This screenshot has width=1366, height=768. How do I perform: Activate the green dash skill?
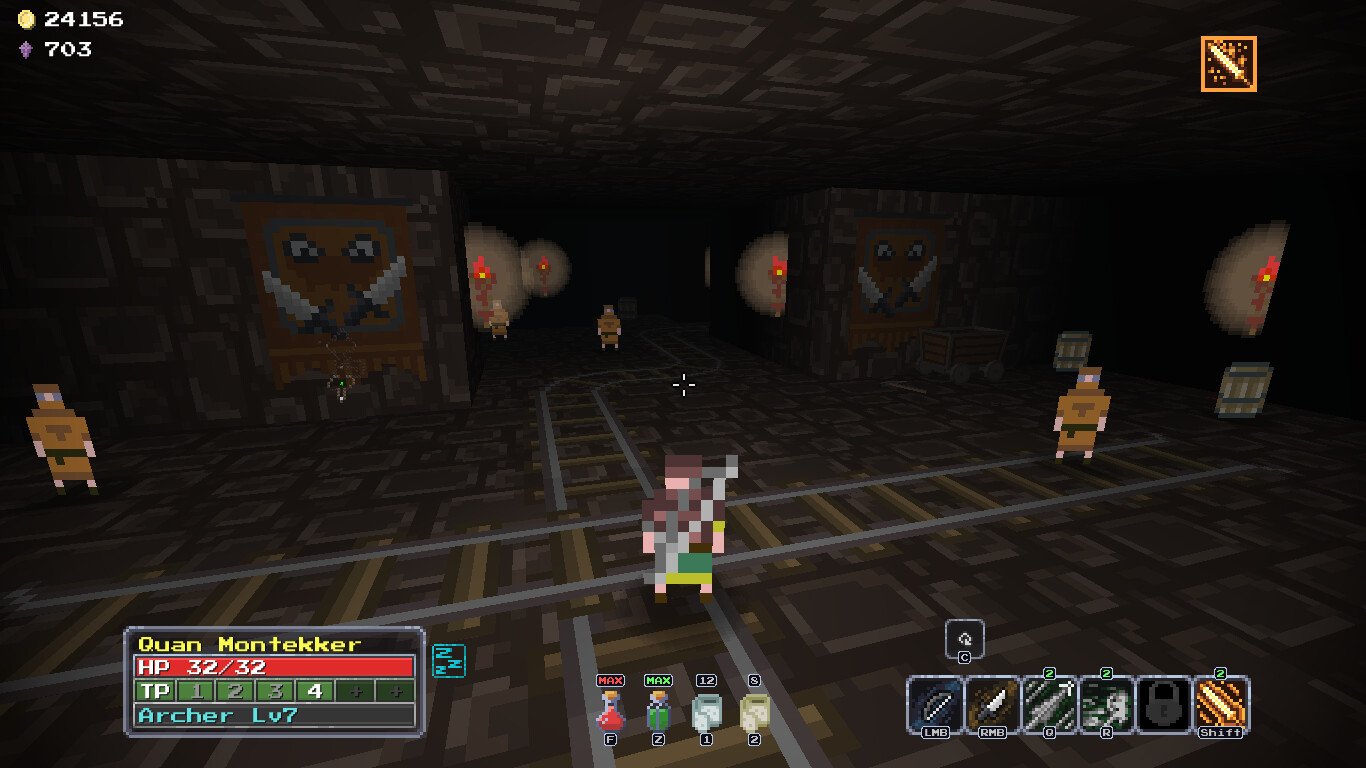click(x=1107, y=704)
